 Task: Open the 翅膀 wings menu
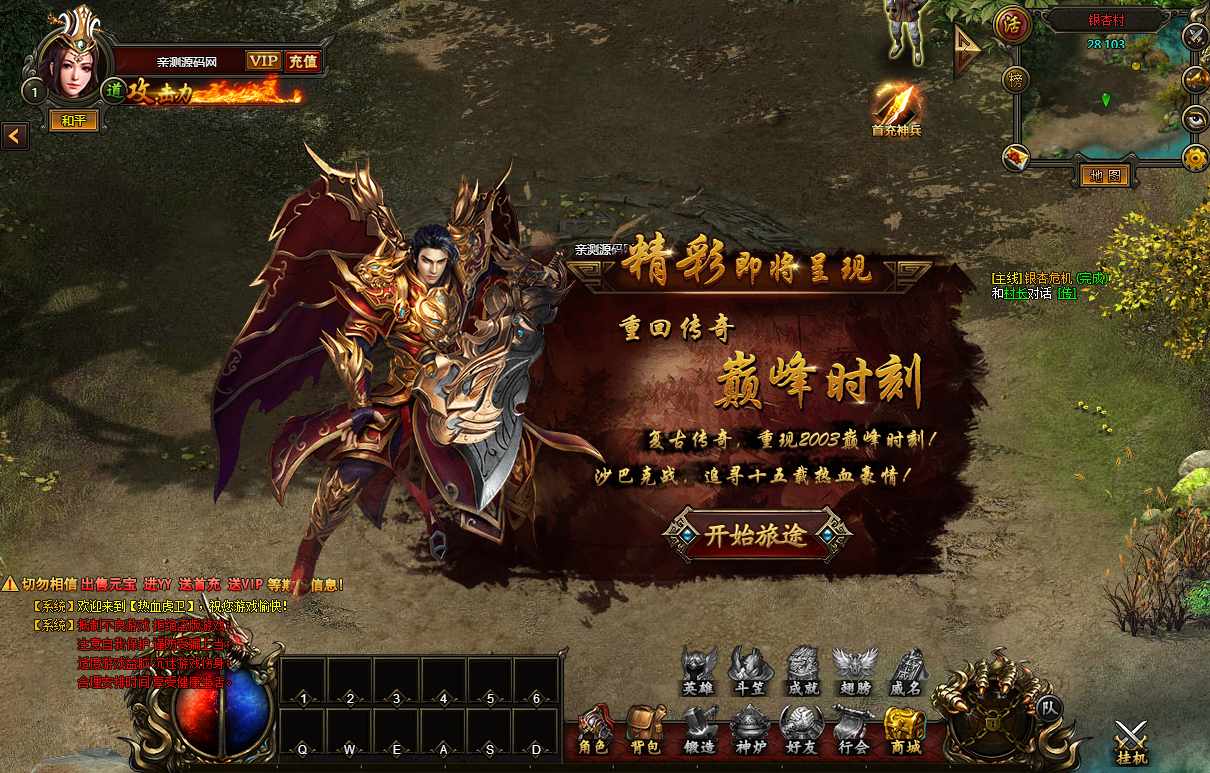pos(854,670)
